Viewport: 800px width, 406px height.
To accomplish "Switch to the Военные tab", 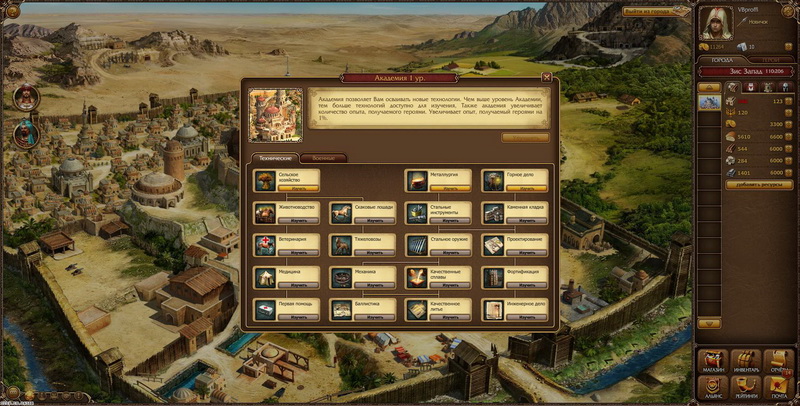I will 321,158.
